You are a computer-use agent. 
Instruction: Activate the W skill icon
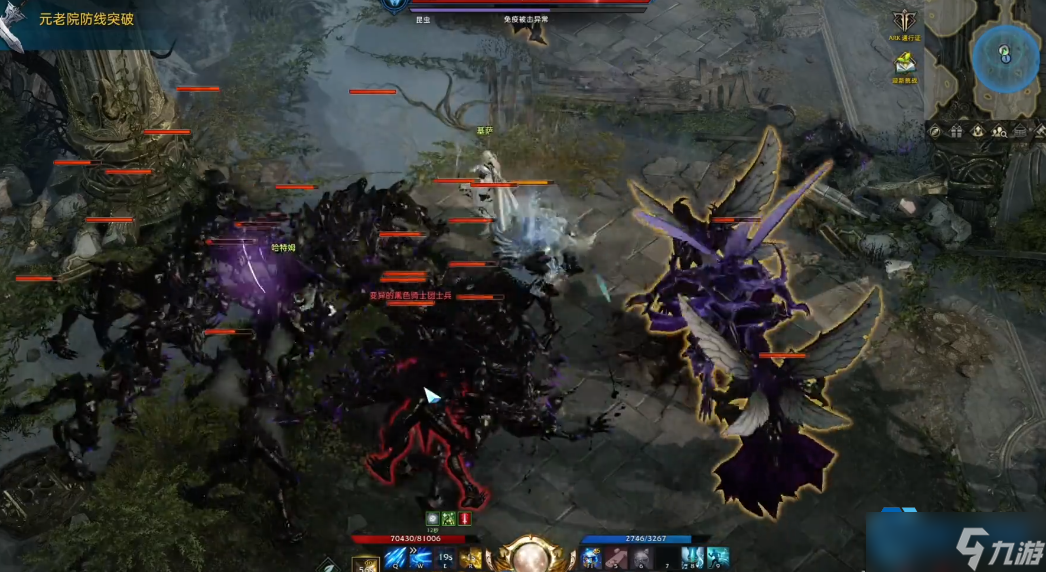419,558
